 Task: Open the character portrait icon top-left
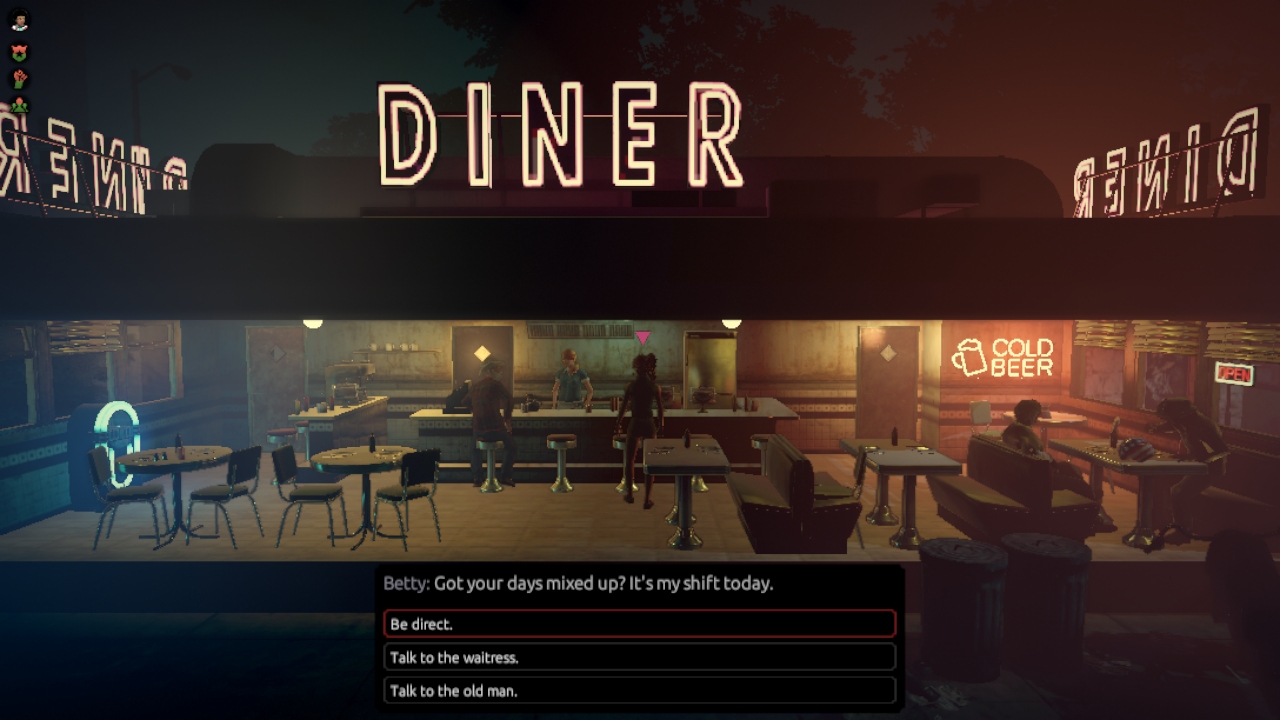coord(19,19)
